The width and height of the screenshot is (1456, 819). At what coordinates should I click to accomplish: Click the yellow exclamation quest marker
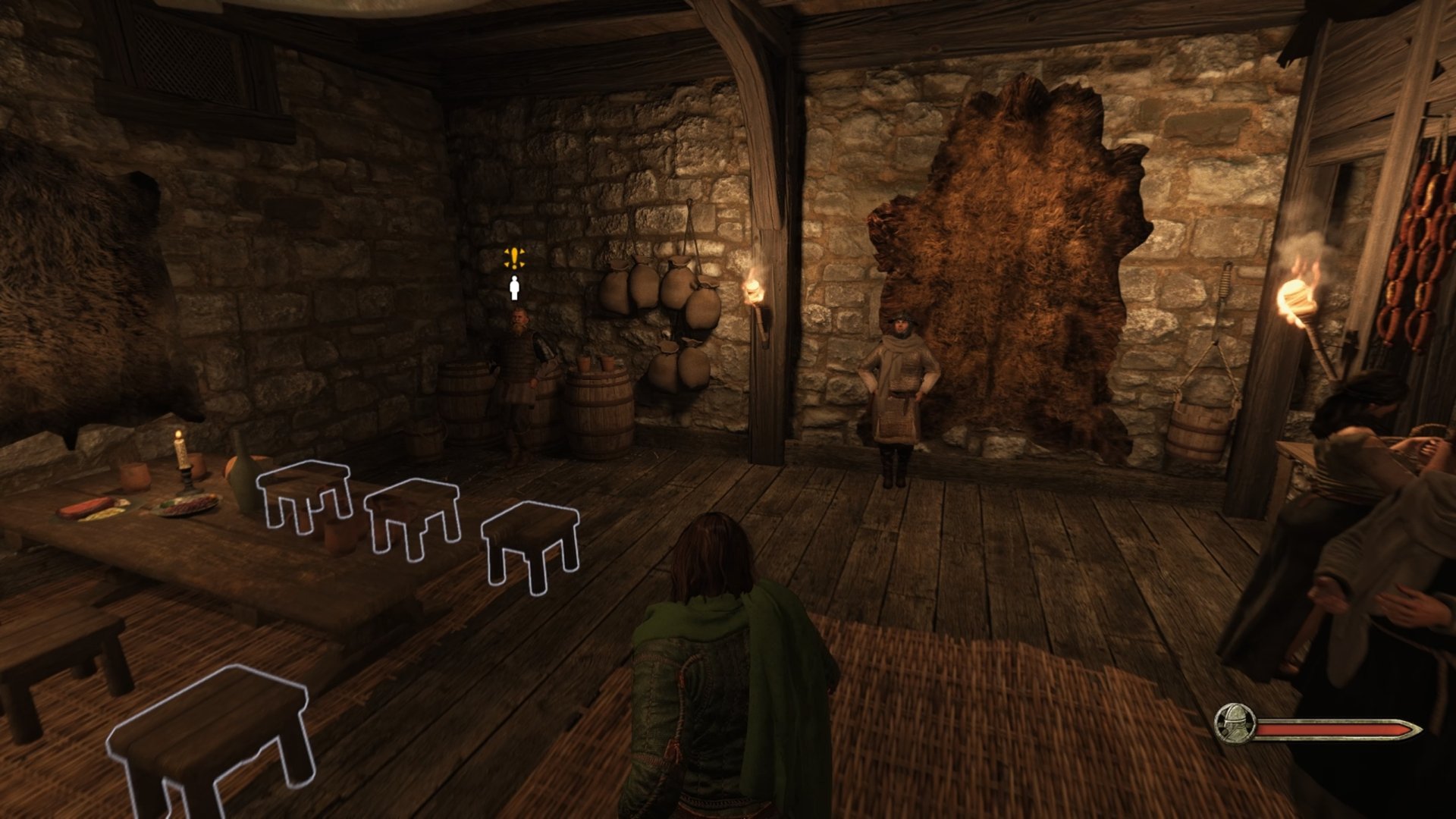coord(515,258)
